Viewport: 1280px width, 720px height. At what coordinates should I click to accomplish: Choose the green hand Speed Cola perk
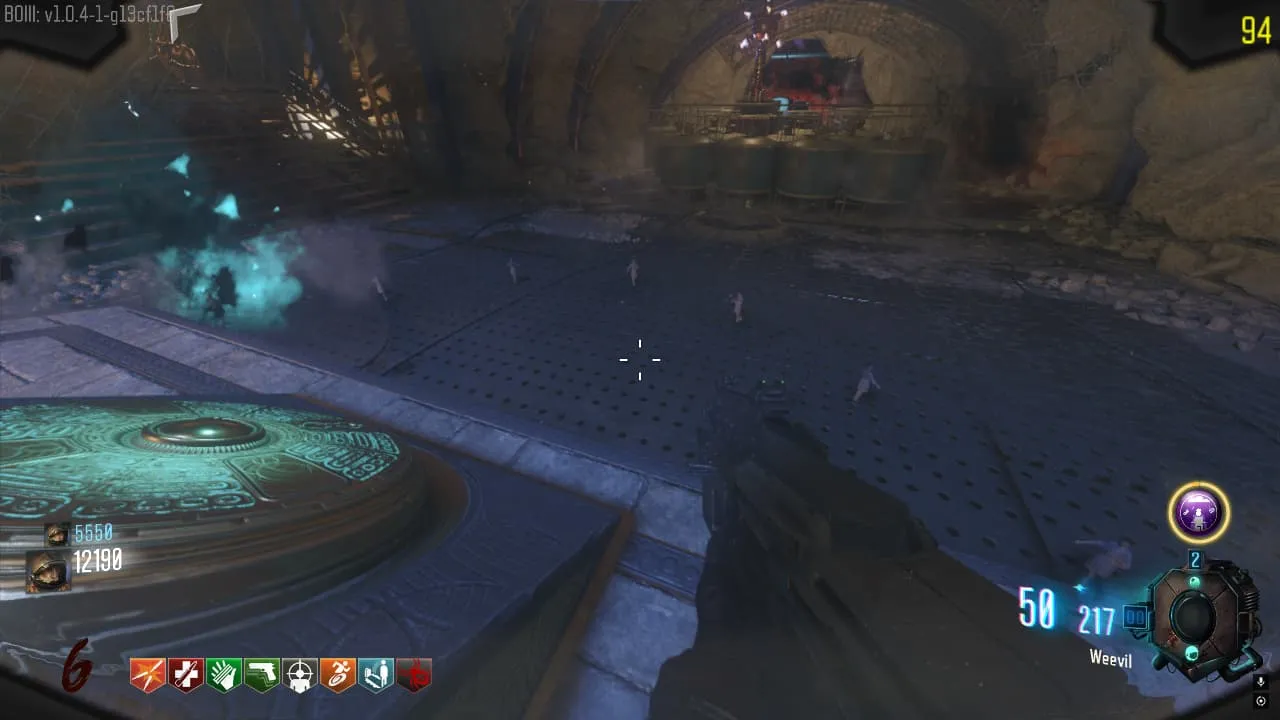point(224,675)
